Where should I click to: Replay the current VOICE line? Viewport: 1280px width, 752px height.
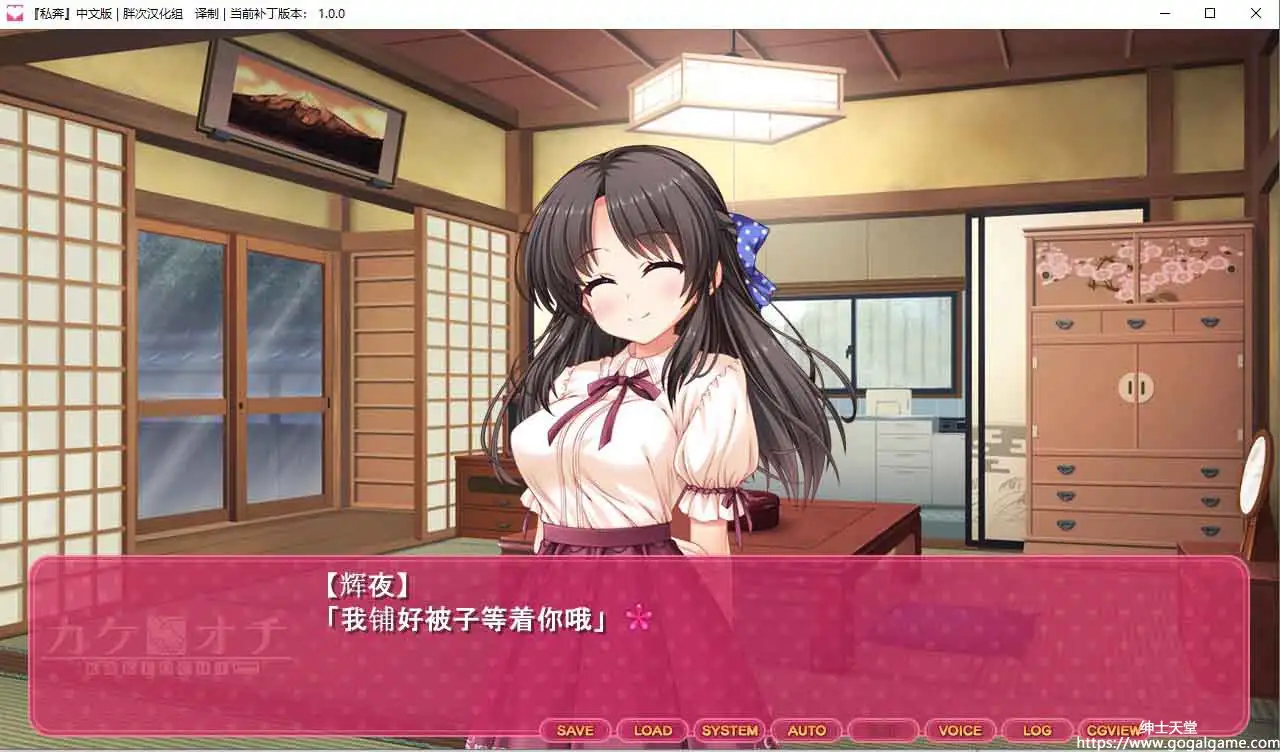(x=961, y=730)
